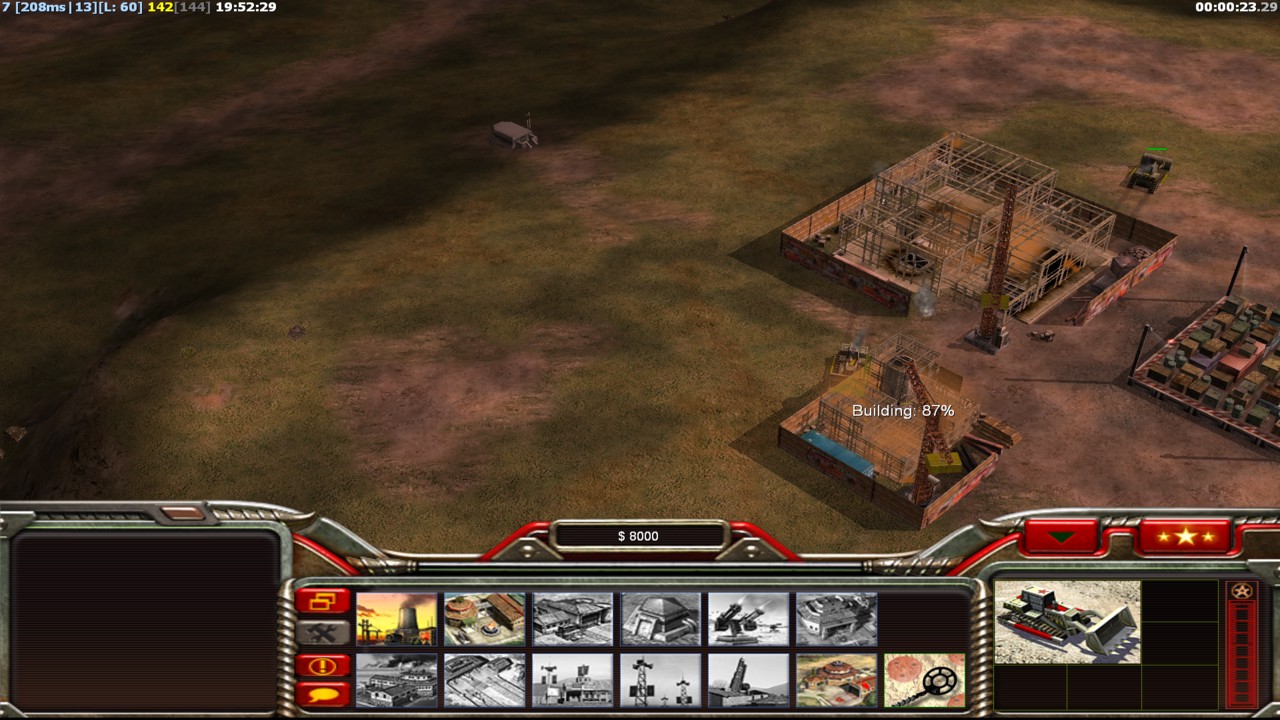The image size is (1280, 720).
Task: Choose the Nuclear Missile silo icon
Action: click(748, 680)
